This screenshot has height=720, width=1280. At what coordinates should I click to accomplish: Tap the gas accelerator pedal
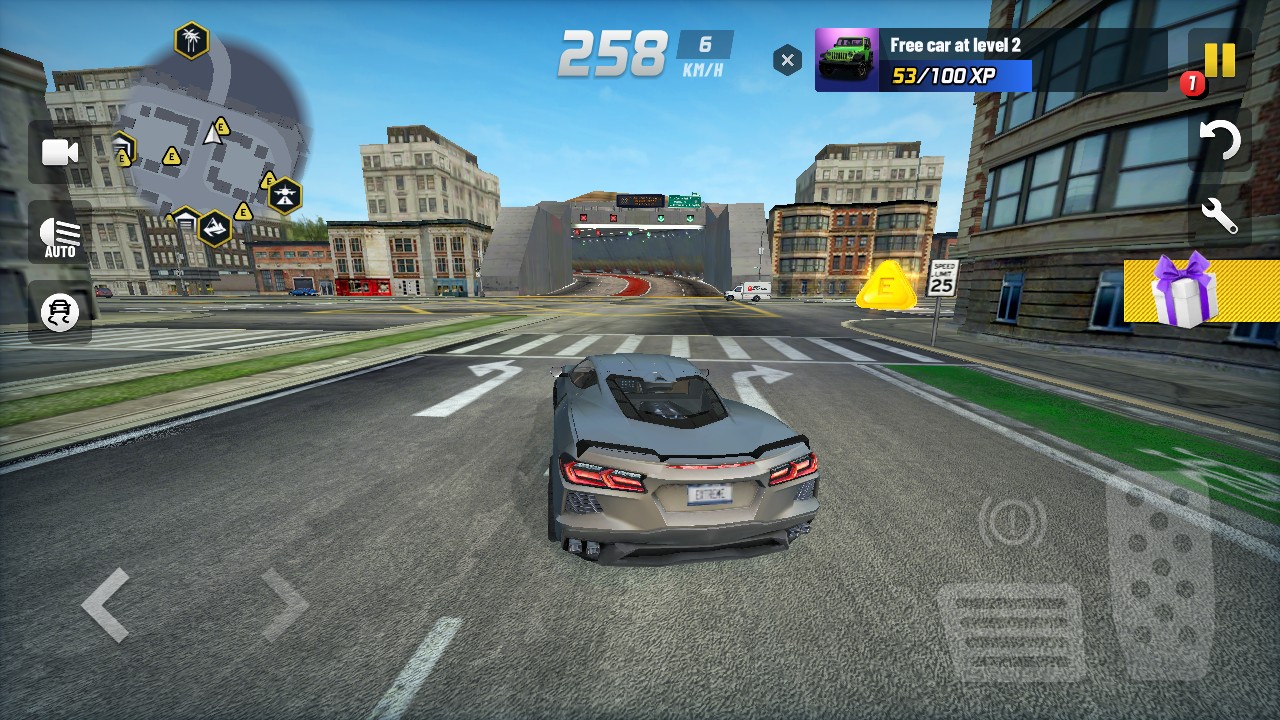[x=1159, y=570]
